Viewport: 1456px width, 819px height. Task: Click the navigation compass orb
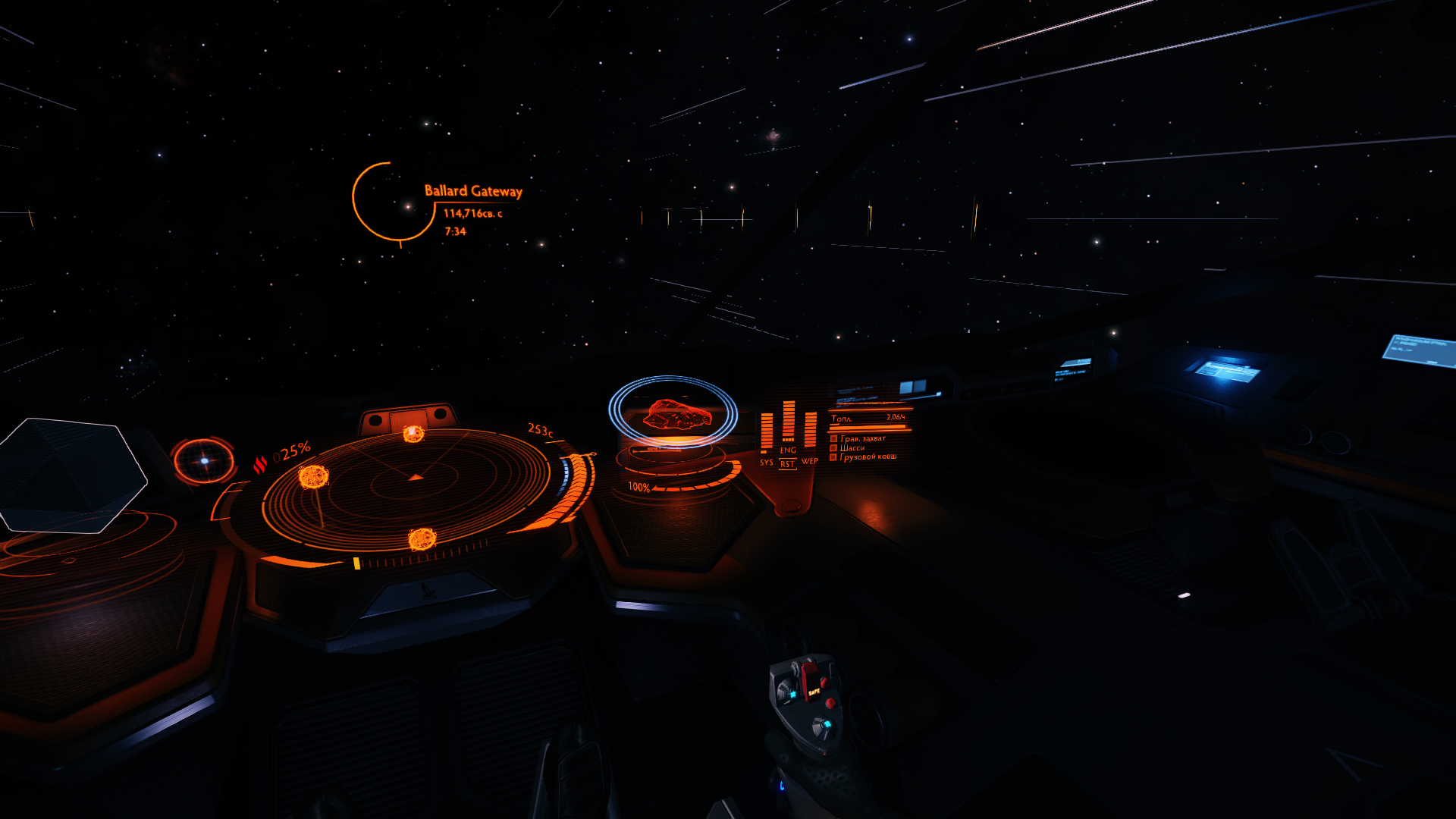(203, 460)
